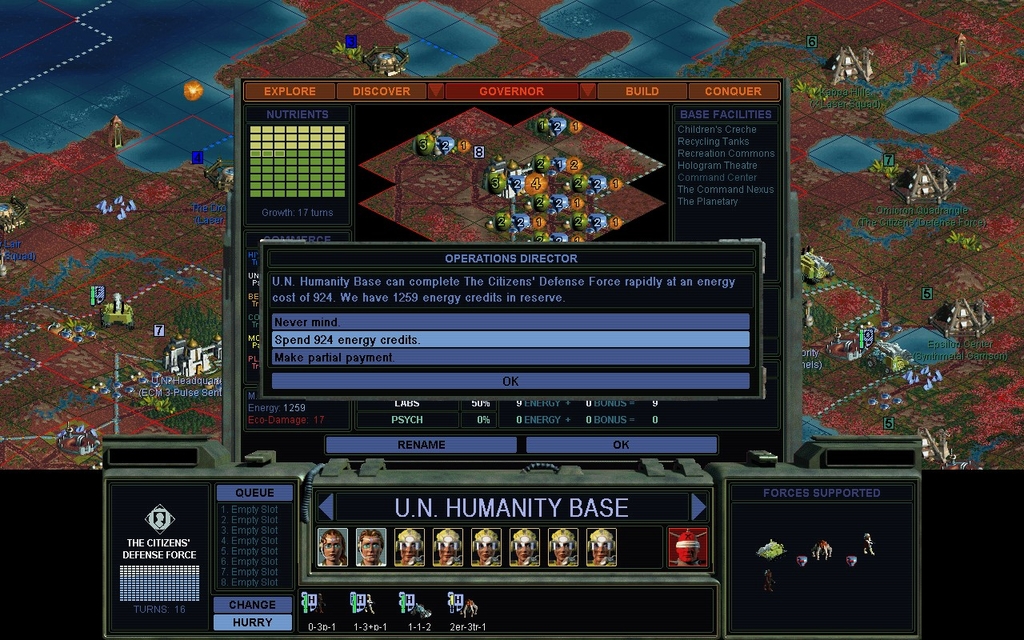Viewport: 1024px width, 640px height.
Task: Select Recycling Tanks facility entry
Action: [x=713, y=142]
